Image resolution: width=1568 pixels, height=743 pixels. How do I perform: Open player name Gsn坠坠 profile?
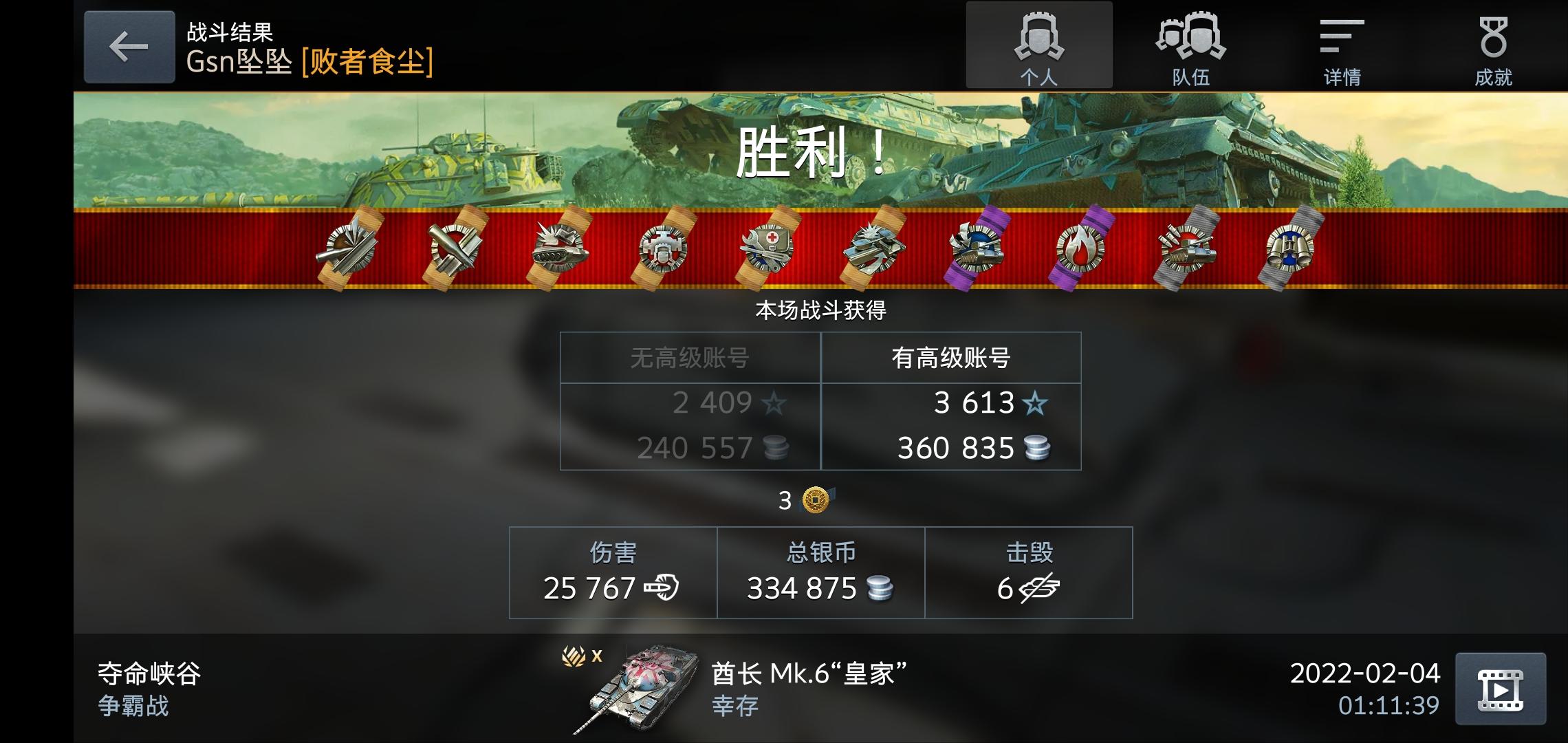click(x=237, y=62)
